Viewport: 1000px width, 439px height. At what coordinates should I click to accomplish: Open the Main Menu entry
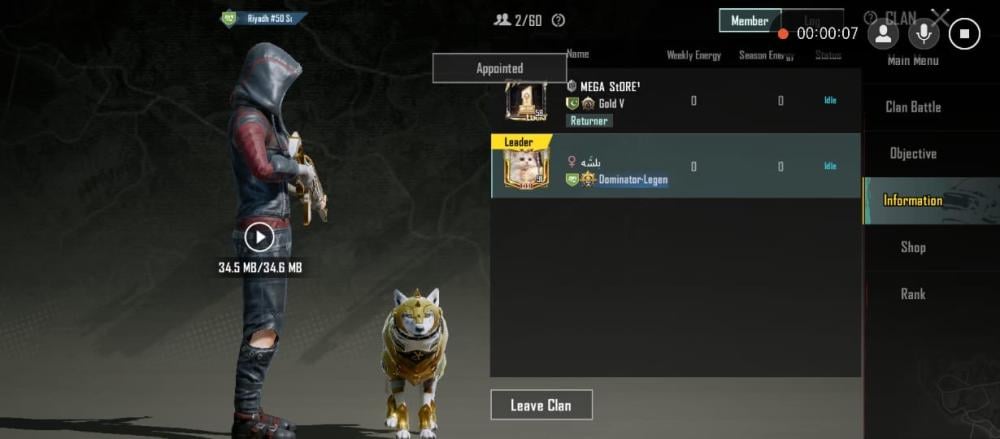coord(913,62)
